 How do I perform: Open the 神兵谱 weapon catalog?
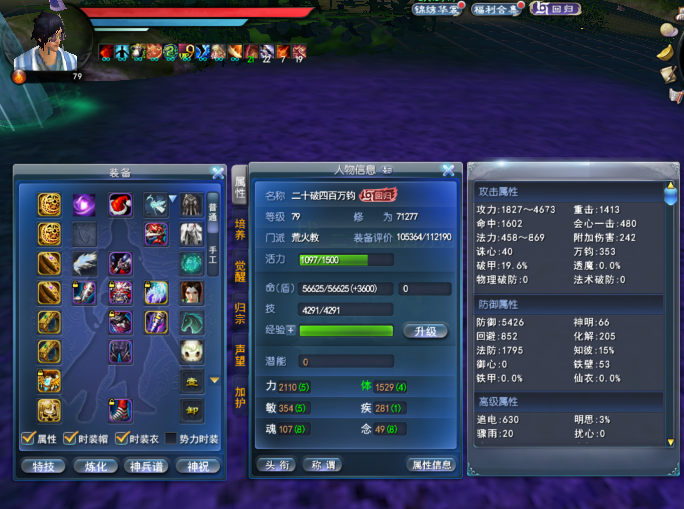tap(146, 466)
